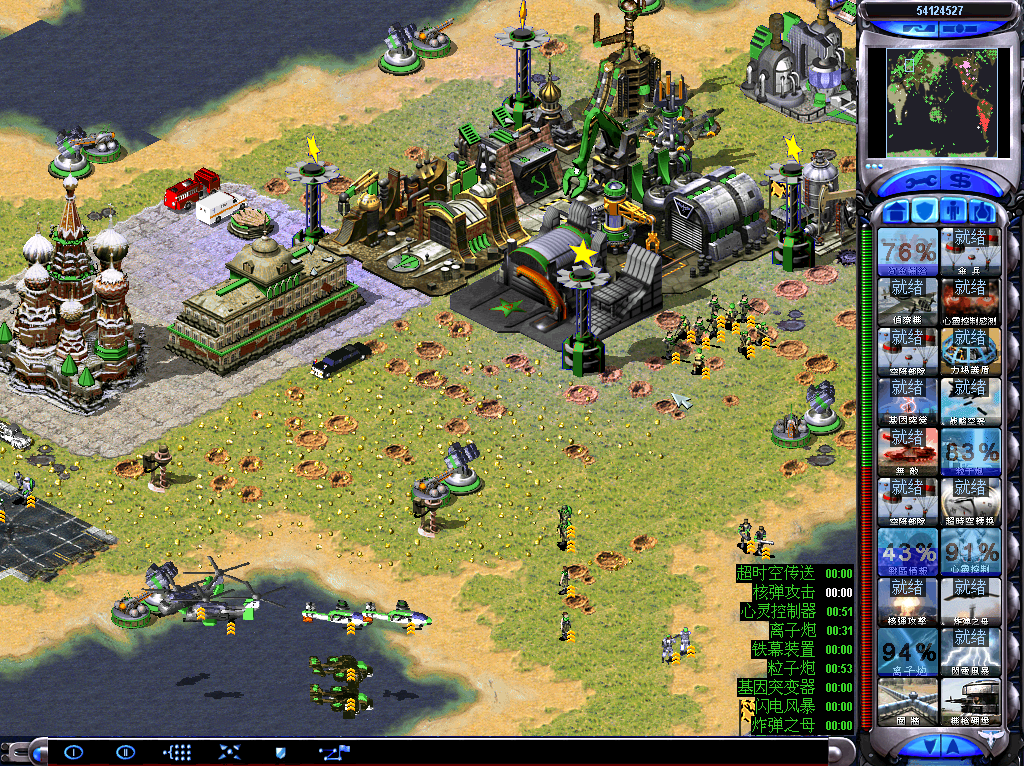Screen dimensions: 1024x766
Task: Click the beacon flag command button
Action: [x=330, y=752]
